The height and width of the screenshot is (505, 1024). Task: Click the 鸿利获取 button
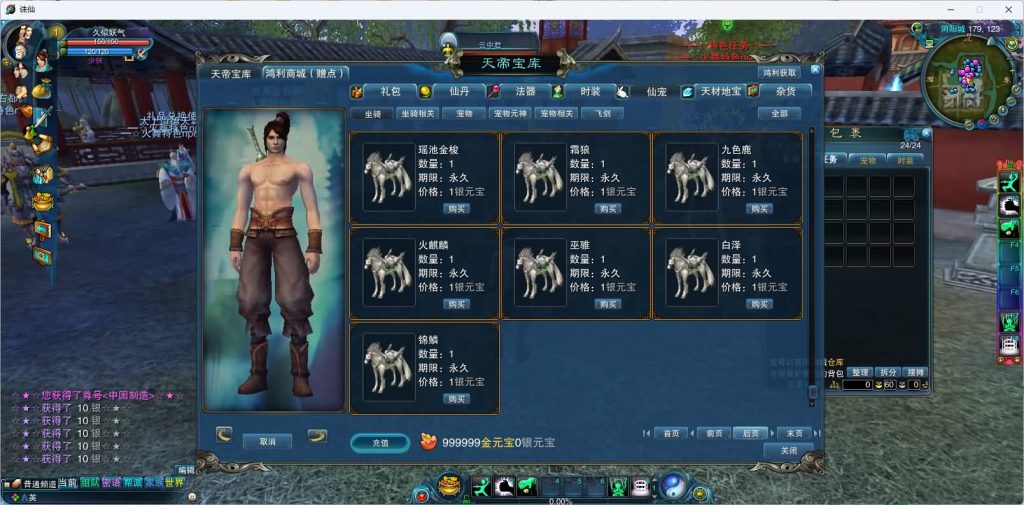click(780, 73)
